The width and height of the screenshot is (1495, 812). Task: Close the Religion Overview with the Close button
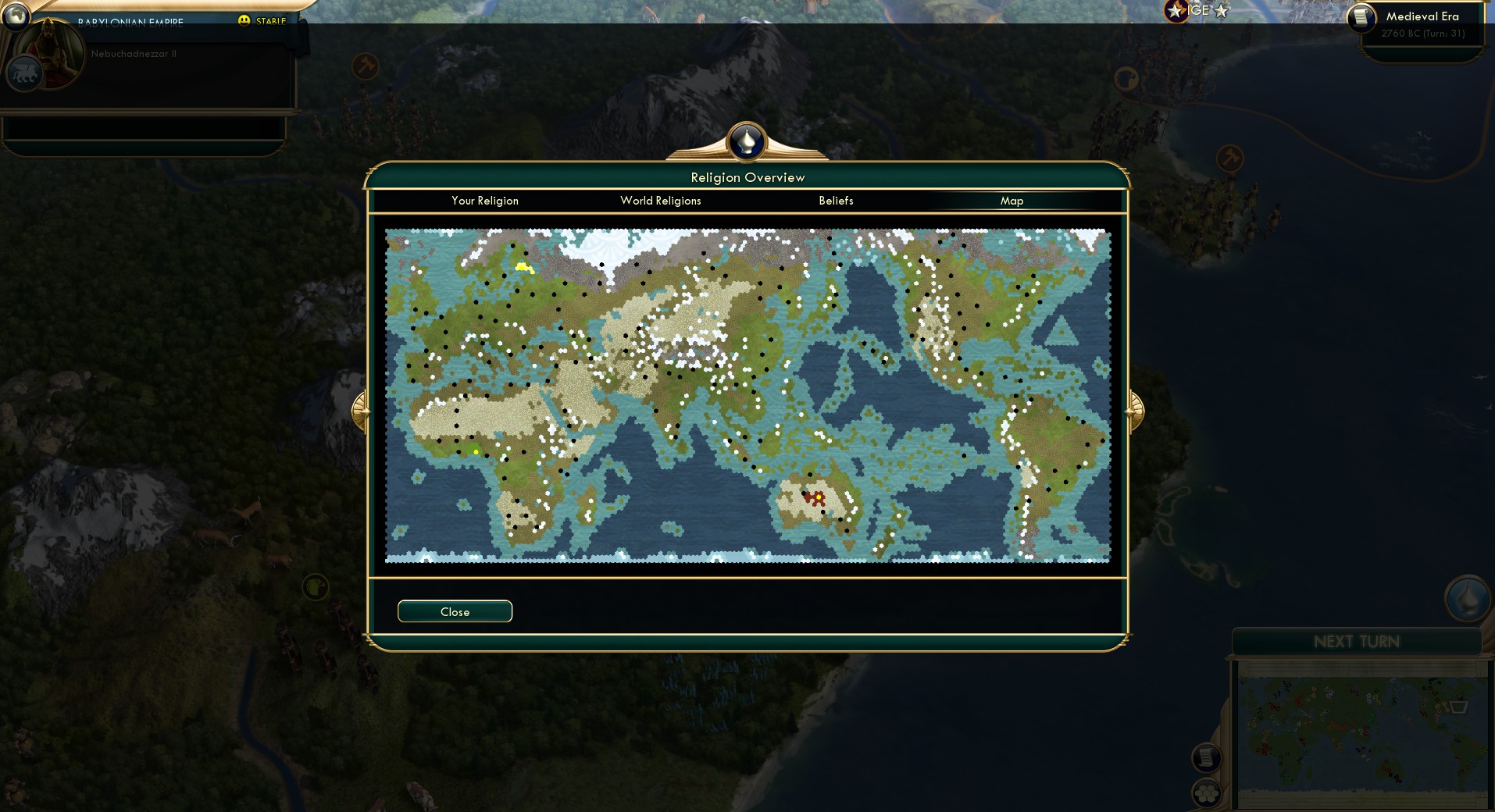point(455,611)
